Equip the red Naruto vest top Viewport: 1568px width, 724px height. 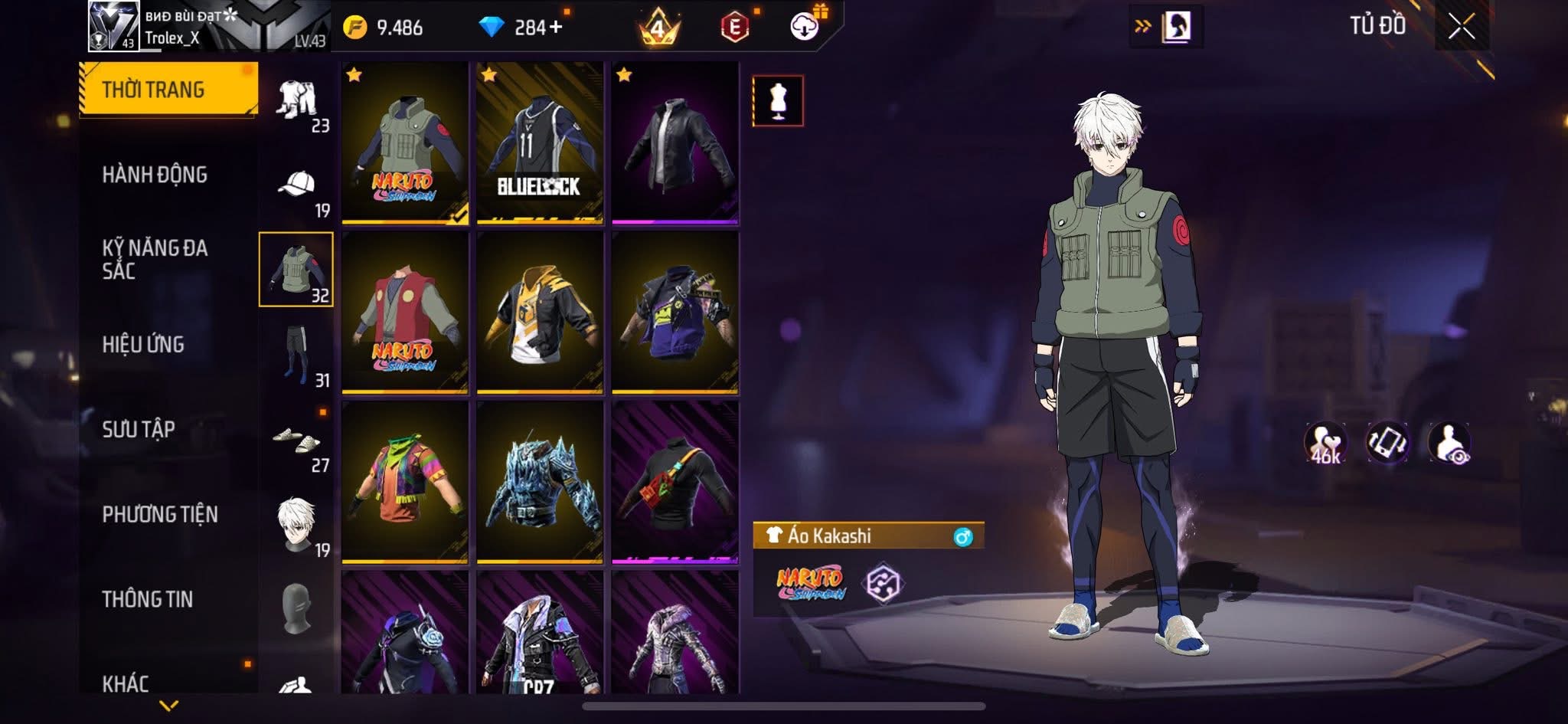click(405, 313)
